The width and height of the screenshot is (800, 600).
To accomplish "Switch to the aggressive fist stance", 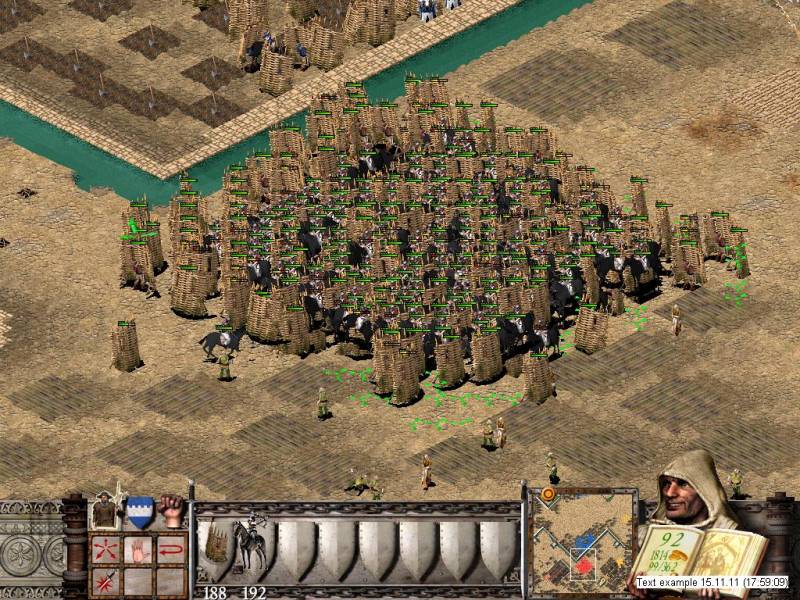I will [x=172, y=512].
